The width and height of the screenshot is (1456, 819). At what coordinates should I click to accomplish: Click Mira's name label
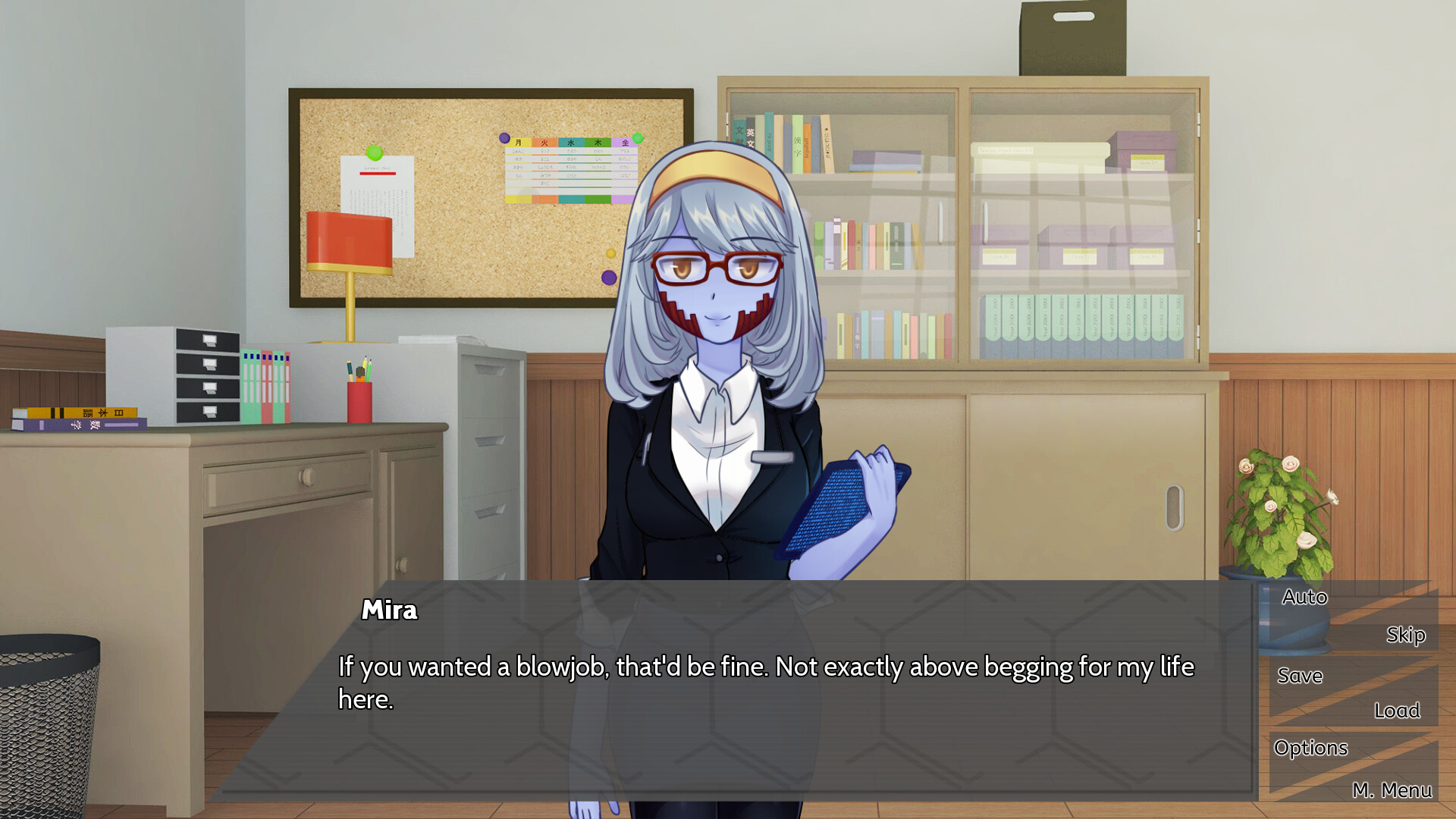pos(388,611)
